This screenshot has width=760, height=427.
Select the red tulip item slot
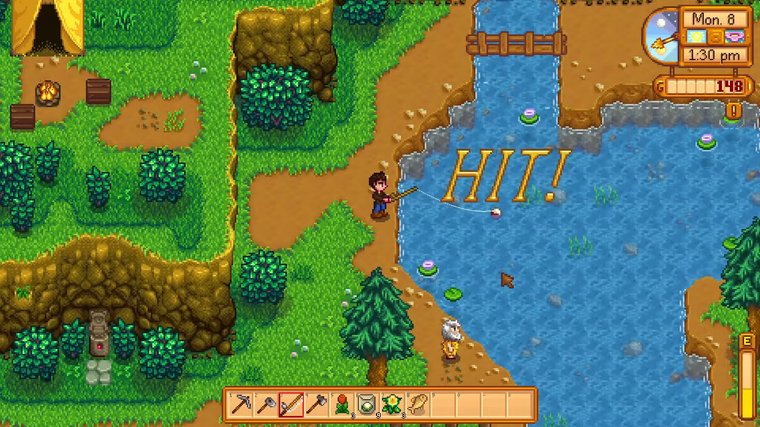tap(341, 405)
